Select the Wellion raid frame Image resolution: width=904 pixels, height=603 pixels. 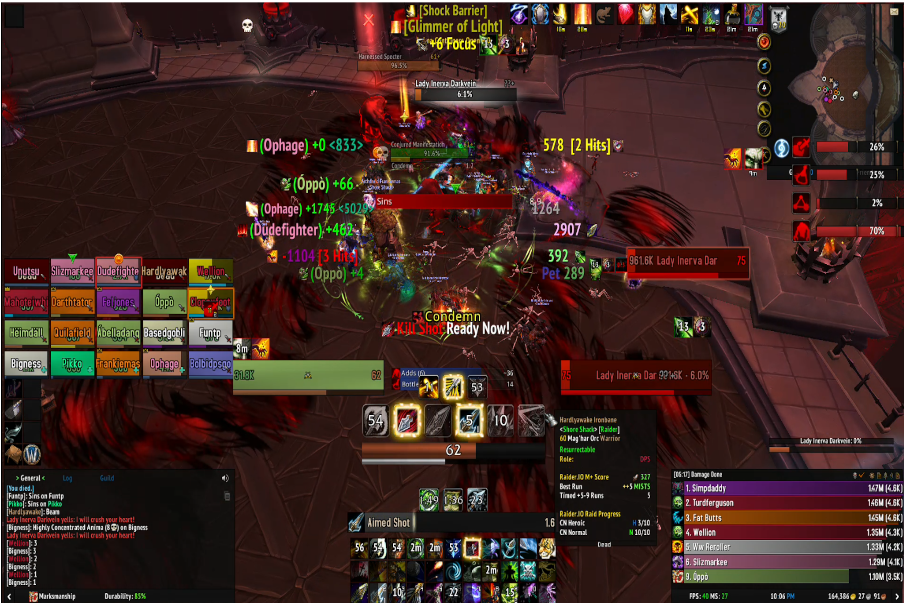click(210, 272)
